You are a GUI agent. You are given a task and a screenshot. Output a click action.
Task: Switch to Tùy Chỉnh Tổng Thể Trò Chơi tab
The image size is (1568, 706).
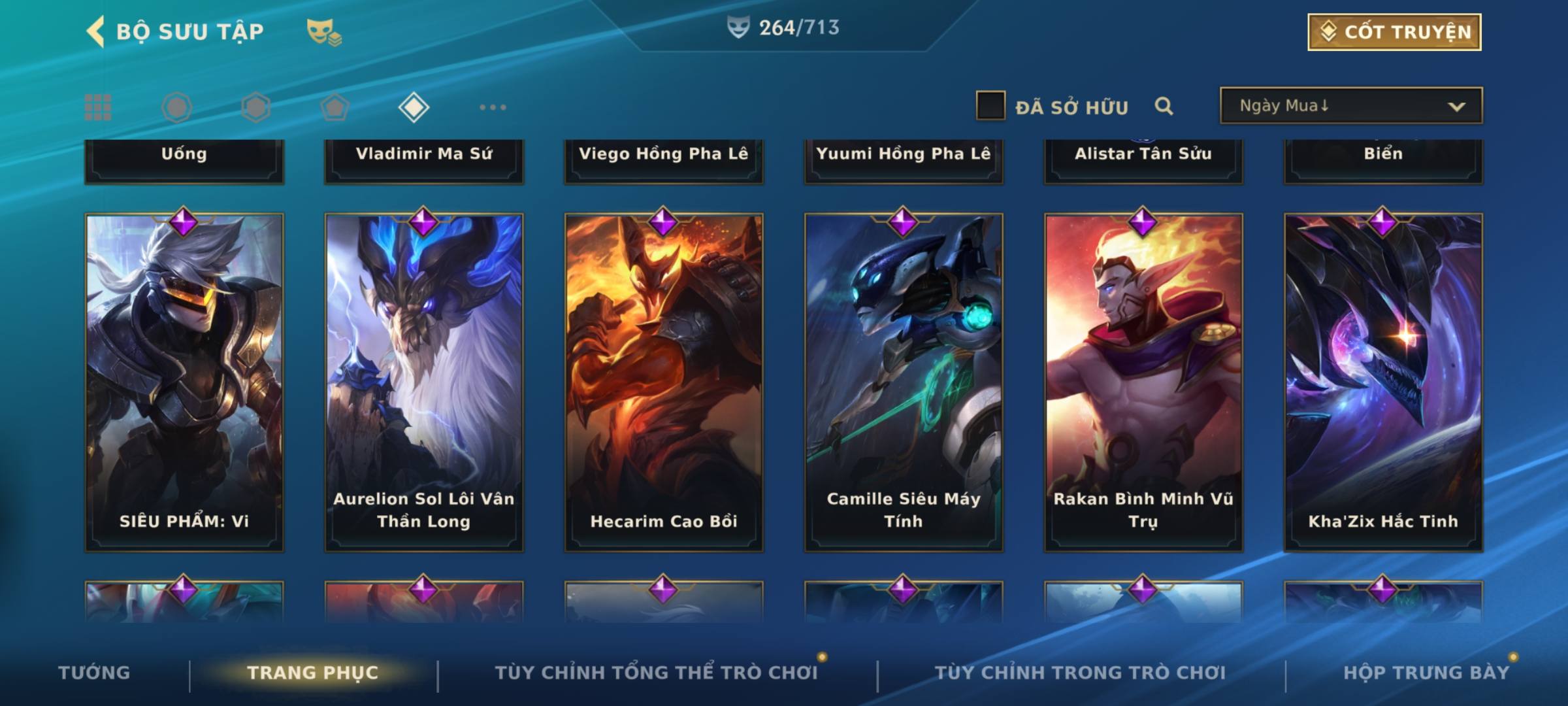(656, 673)
